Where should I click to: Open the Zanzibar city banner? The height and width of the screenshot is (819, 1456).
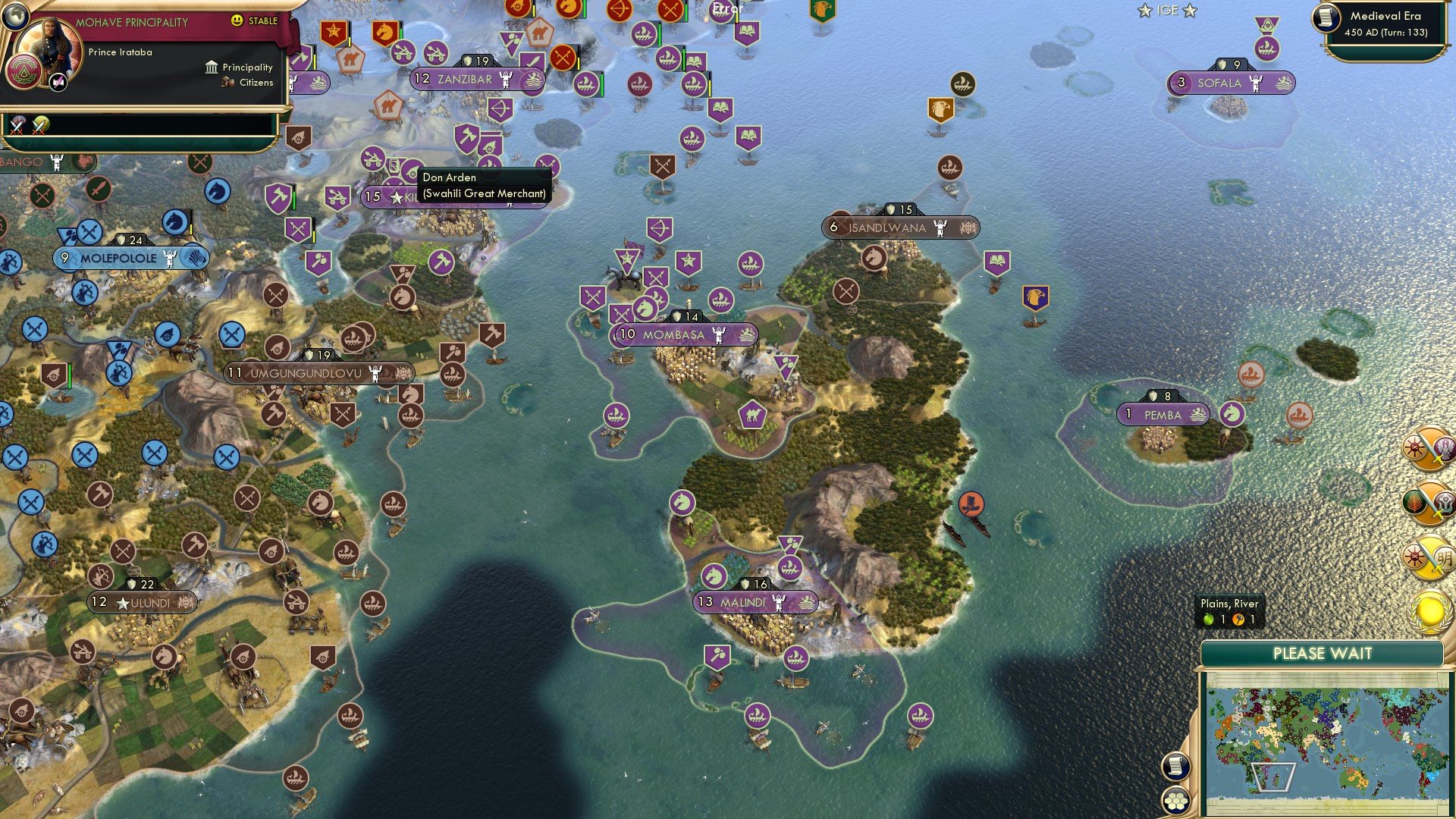coord(466,78)
